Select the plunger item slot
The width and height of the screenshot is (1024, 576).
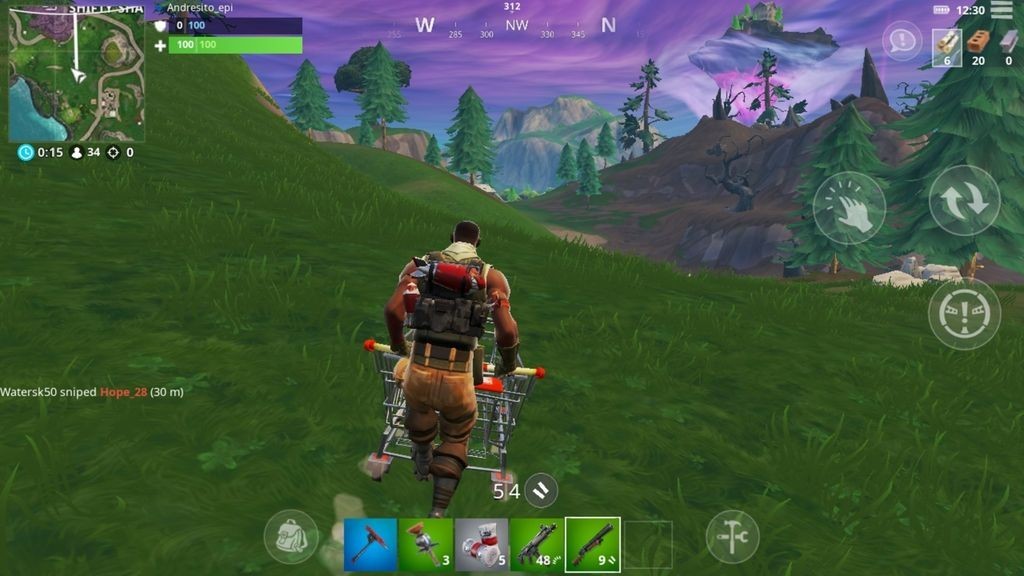[426, 544]
